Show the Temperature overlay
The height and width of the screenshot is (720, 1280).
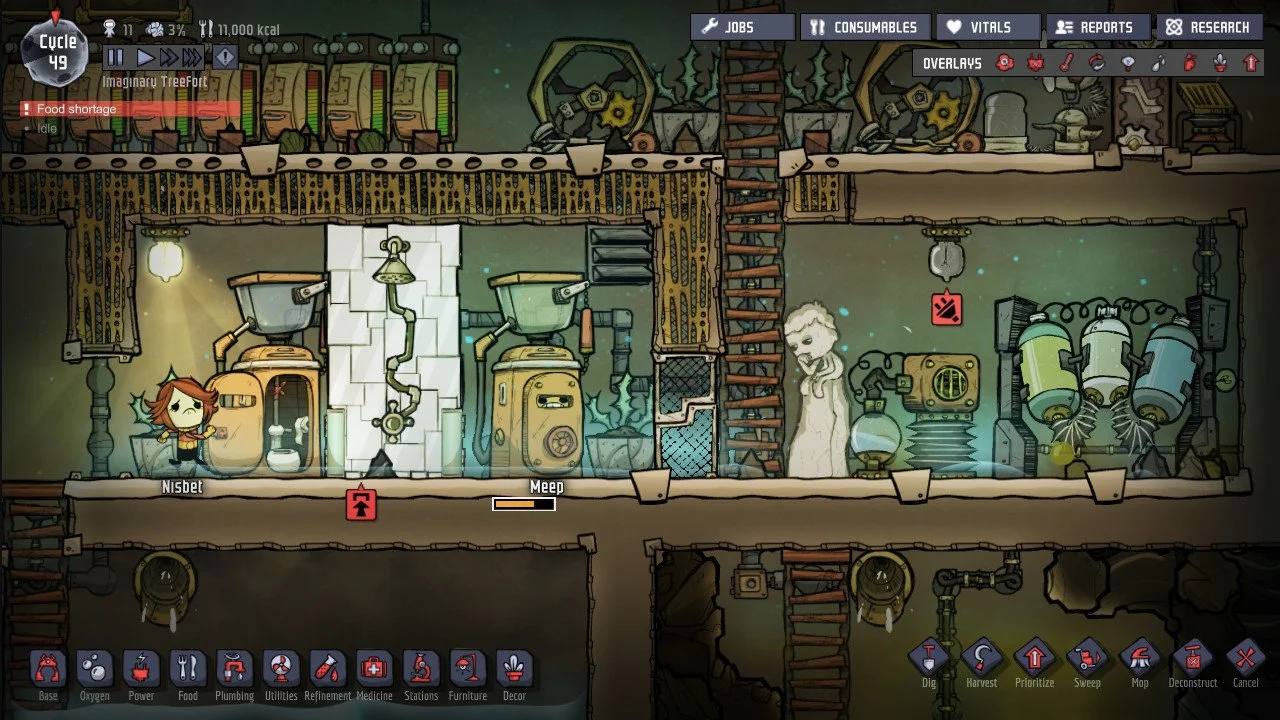[x=1068, y=62]
